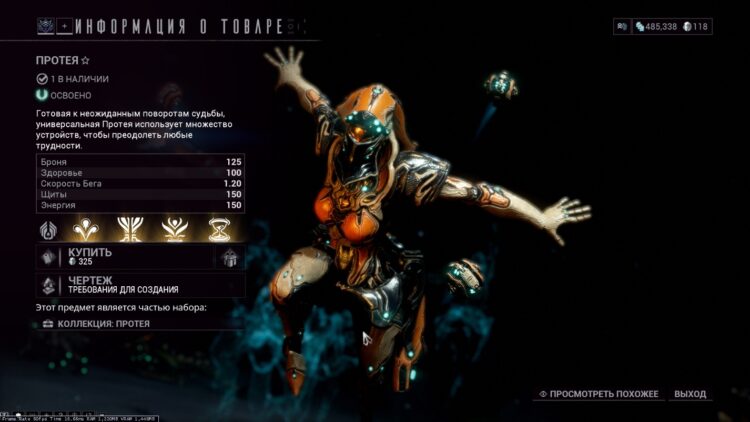
Task: Show Protea's third ability with the dispenser icon
Action: point(174,229)
